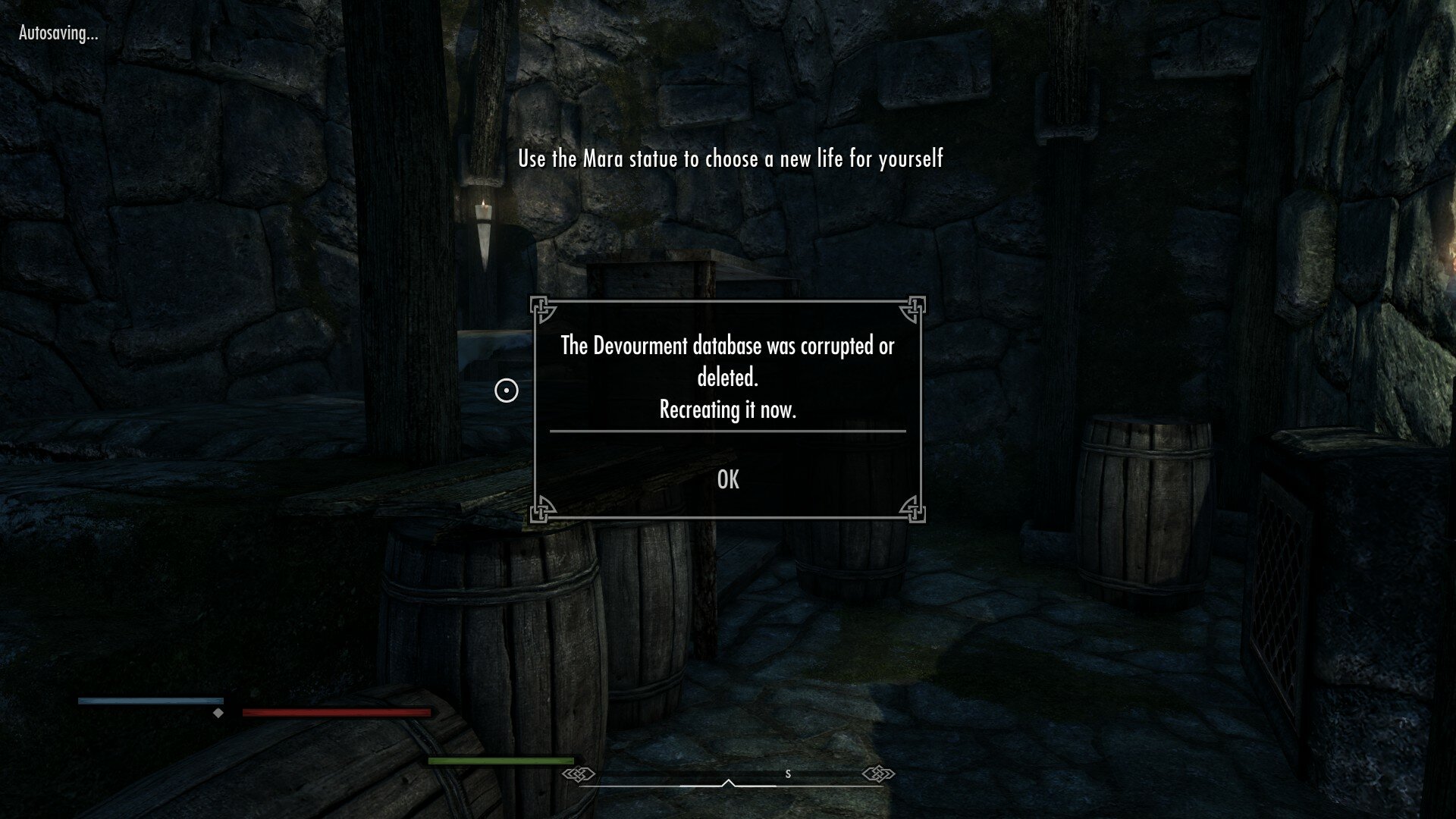Click the left compass end ornament

click(580, 774)
